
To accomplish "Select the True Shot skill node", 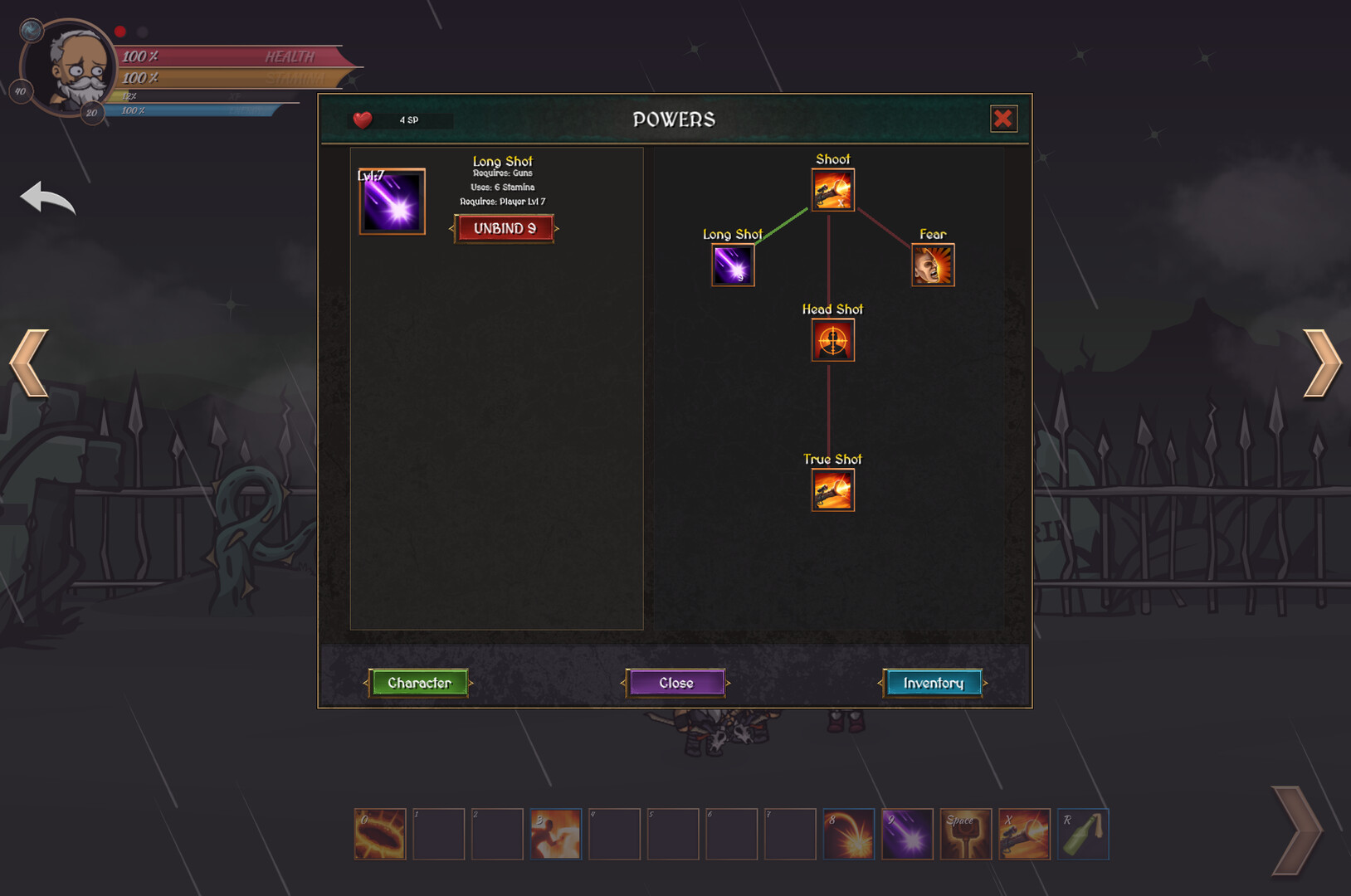I will (x=832, y=489).
